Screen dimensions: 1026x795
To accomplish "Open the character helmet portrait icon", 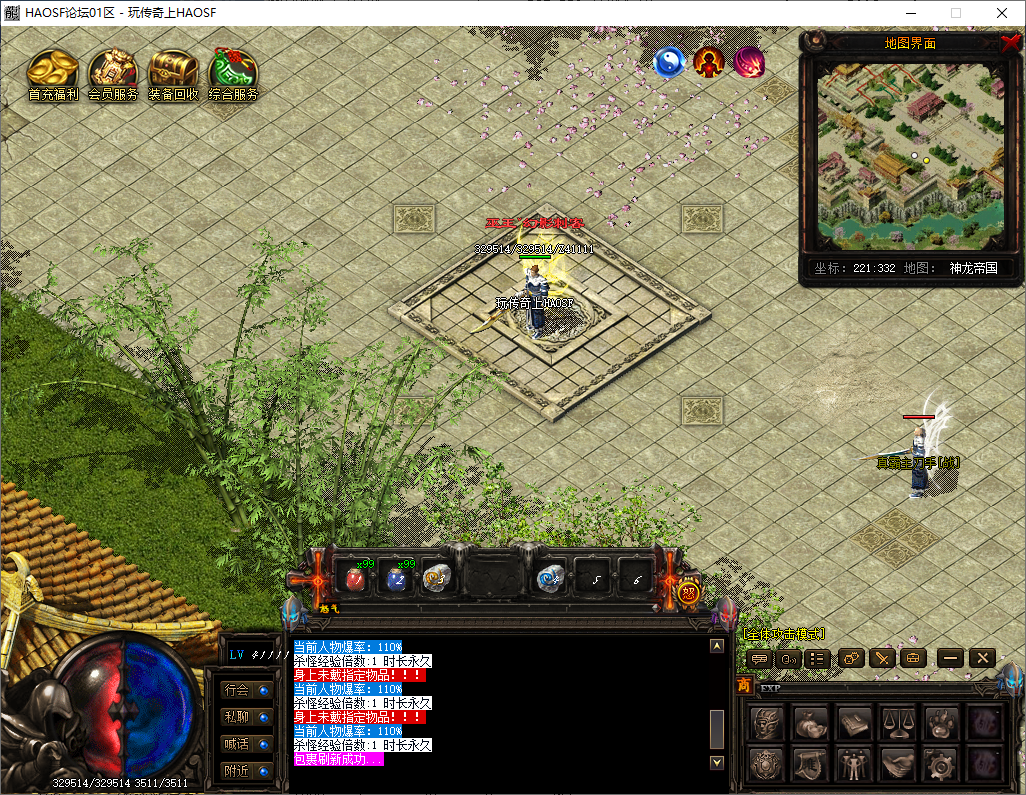I will (767, 721).
